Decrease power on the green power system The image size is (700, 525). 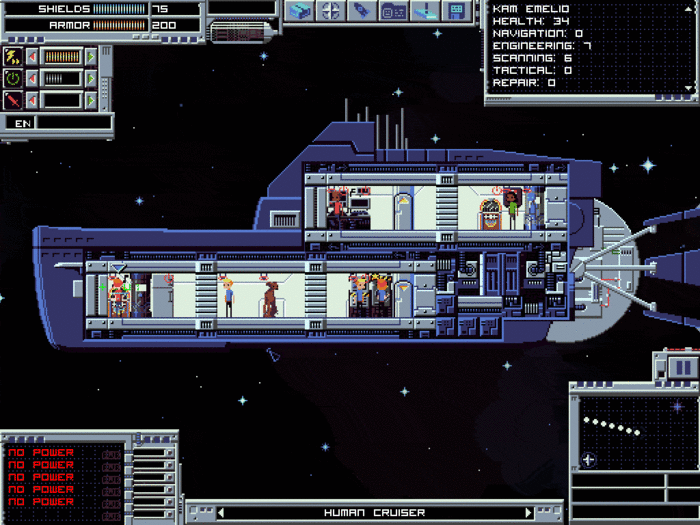[x=32, y=78]
